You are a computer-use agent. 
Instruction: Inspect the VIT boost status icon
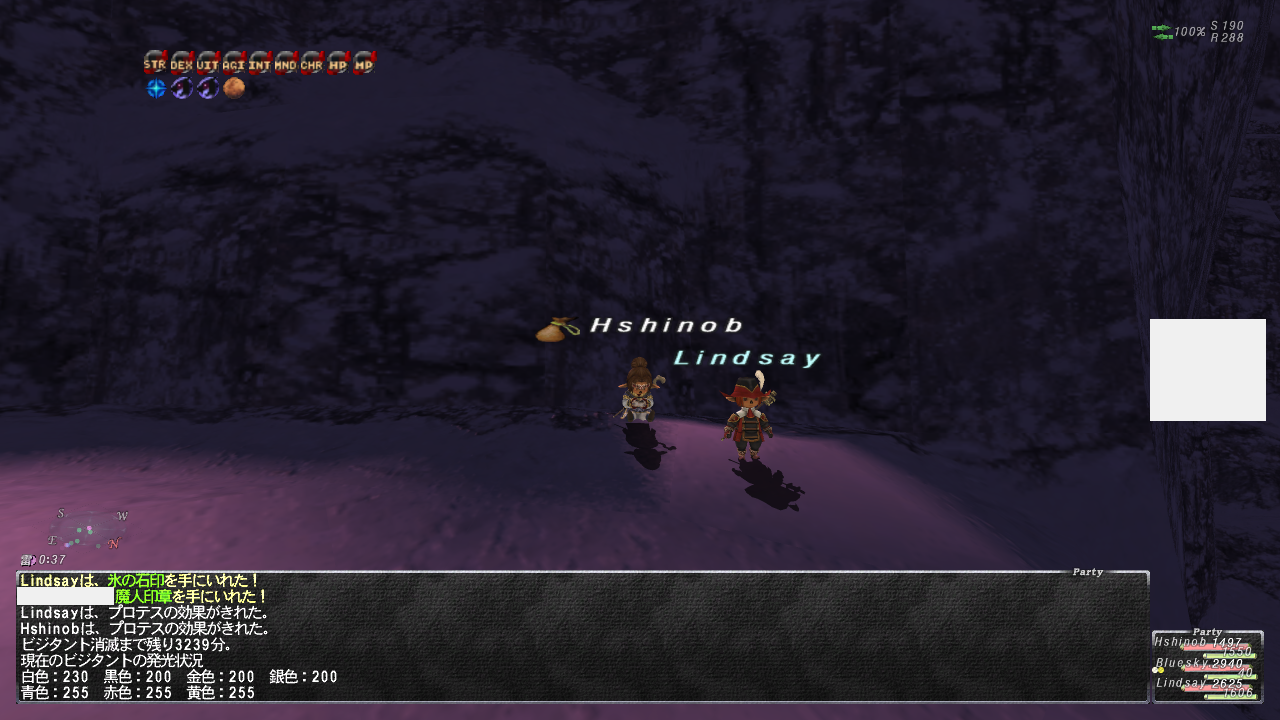[x=207, y=63]
